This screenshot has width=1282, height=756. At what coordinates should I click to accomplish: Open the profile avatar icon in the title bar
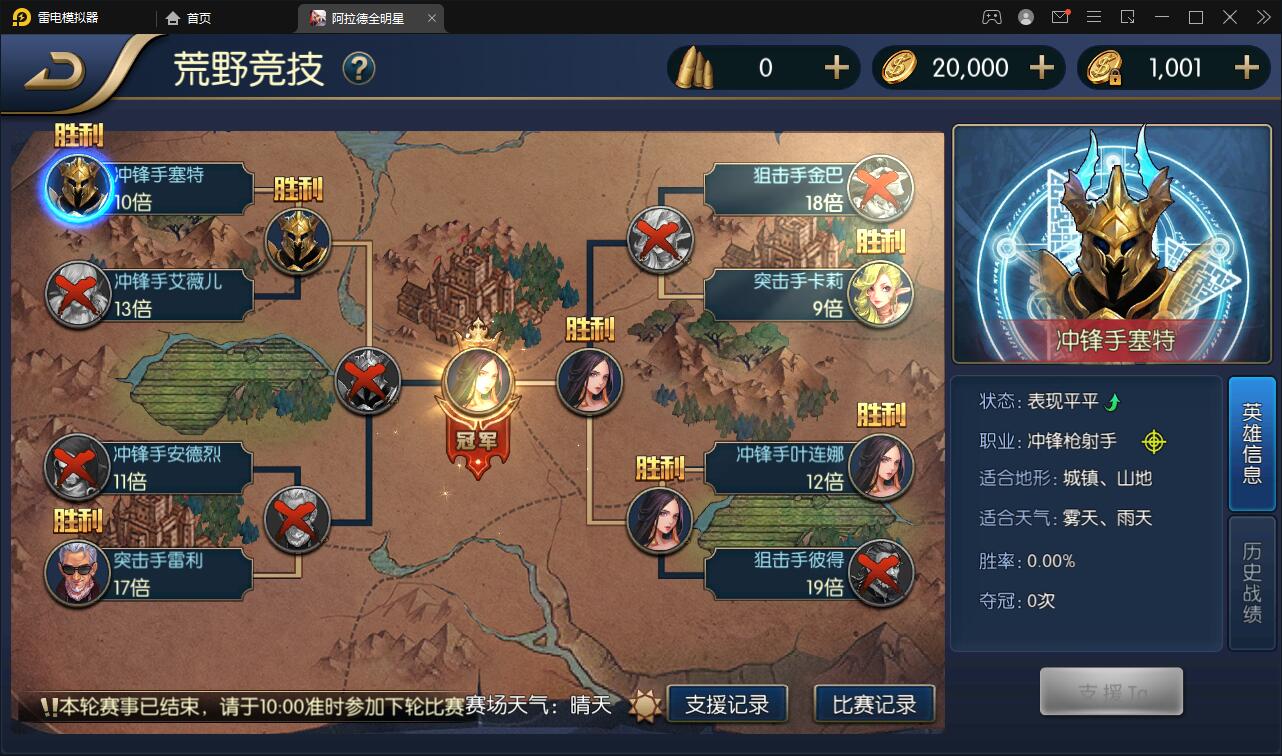click(x=1025, y=17)
